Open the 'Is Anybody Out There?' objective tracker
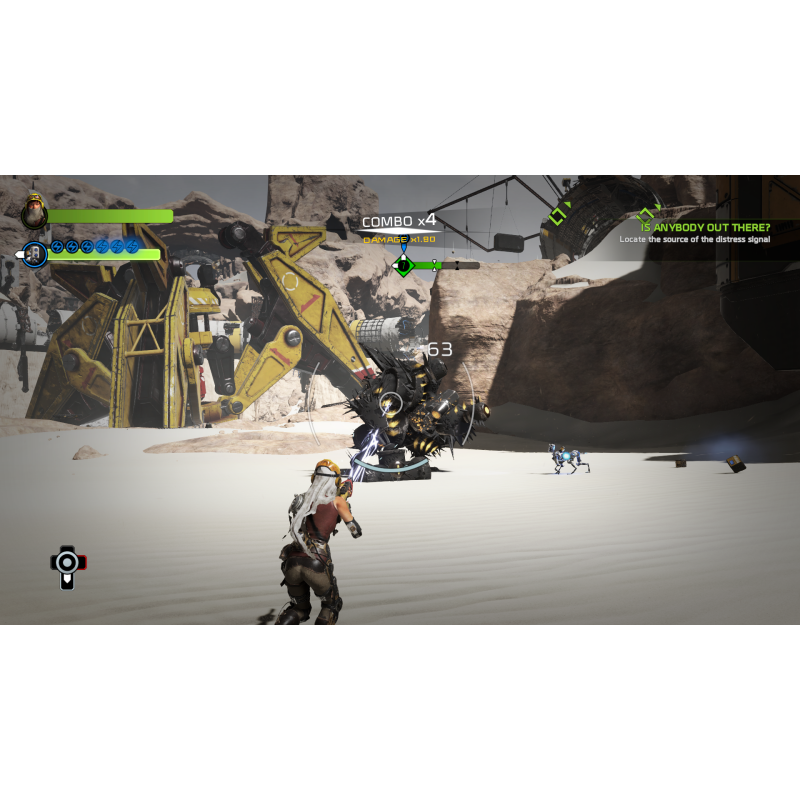800x800 pixels. [705, 228]
